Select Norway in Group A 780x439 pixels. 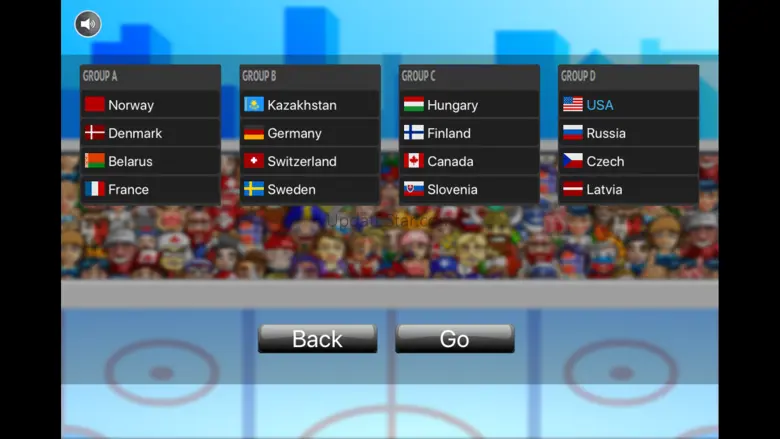pos(150,105)
